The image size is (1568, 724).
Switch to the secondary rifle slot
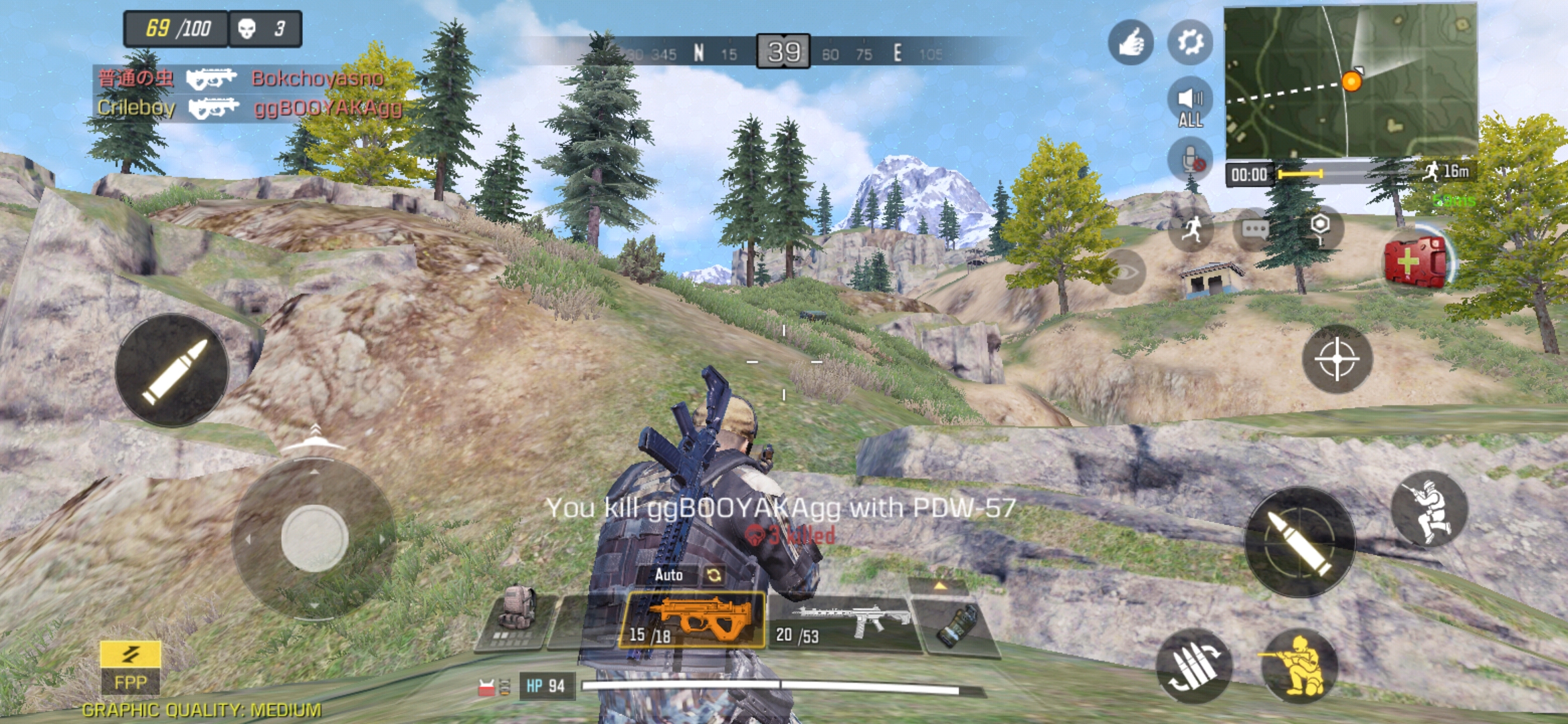[x=844, y=623]
